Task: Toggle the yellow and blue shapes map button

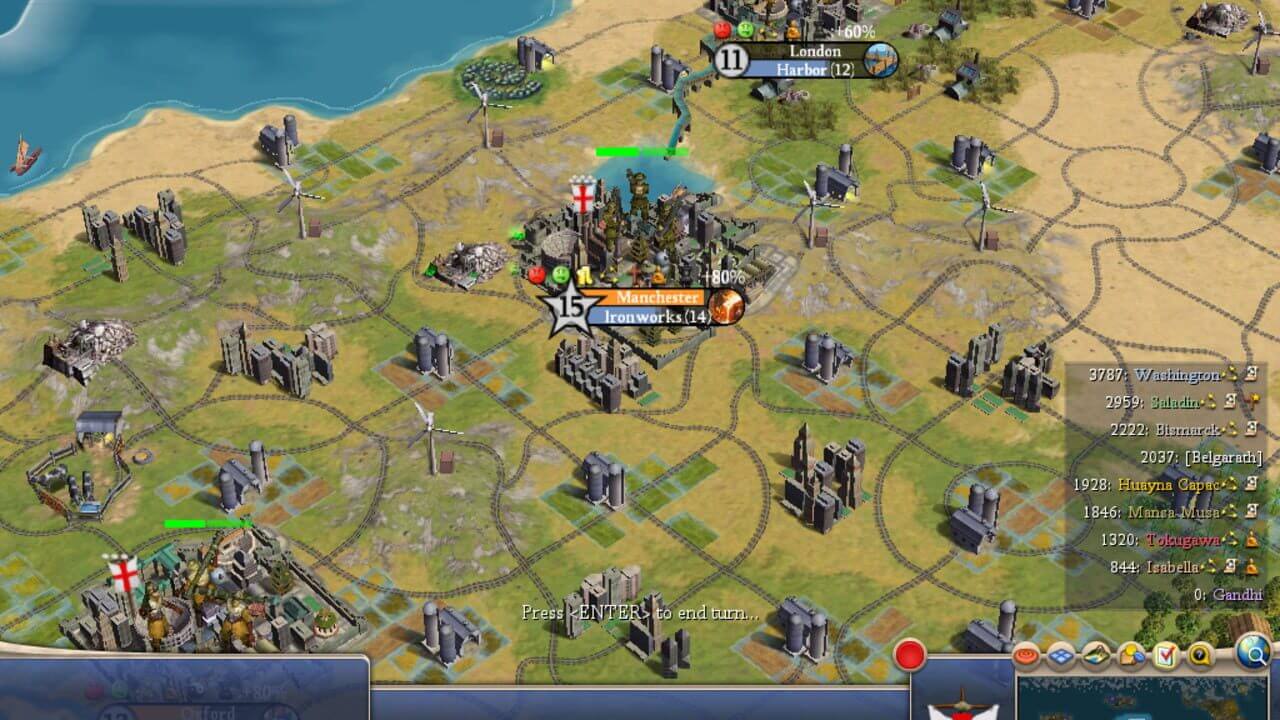Action: tap(1131, 656)
